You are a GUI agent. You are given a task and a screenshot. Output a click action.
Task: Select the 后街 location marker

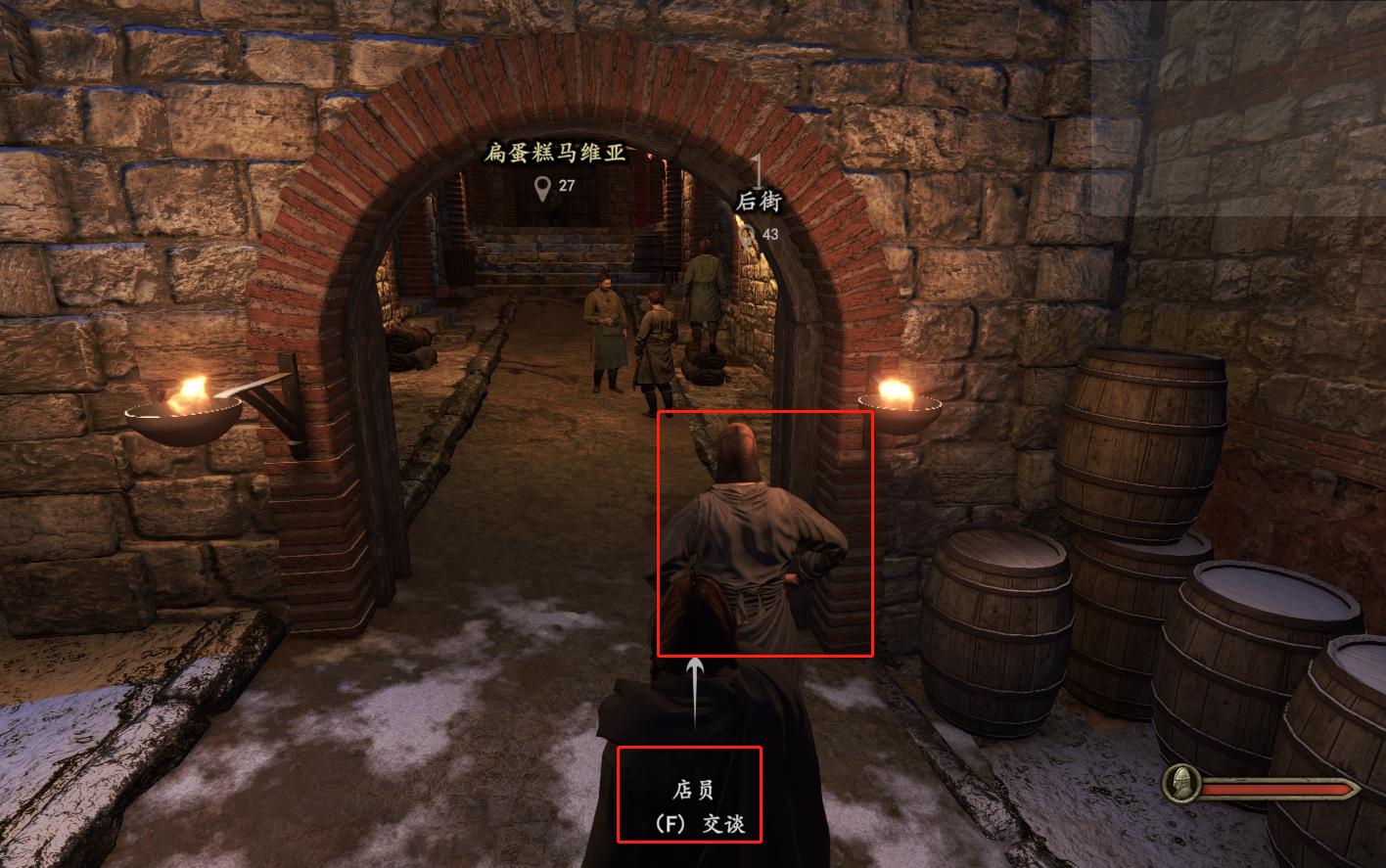pyautogui.click(x=749, y=235)
